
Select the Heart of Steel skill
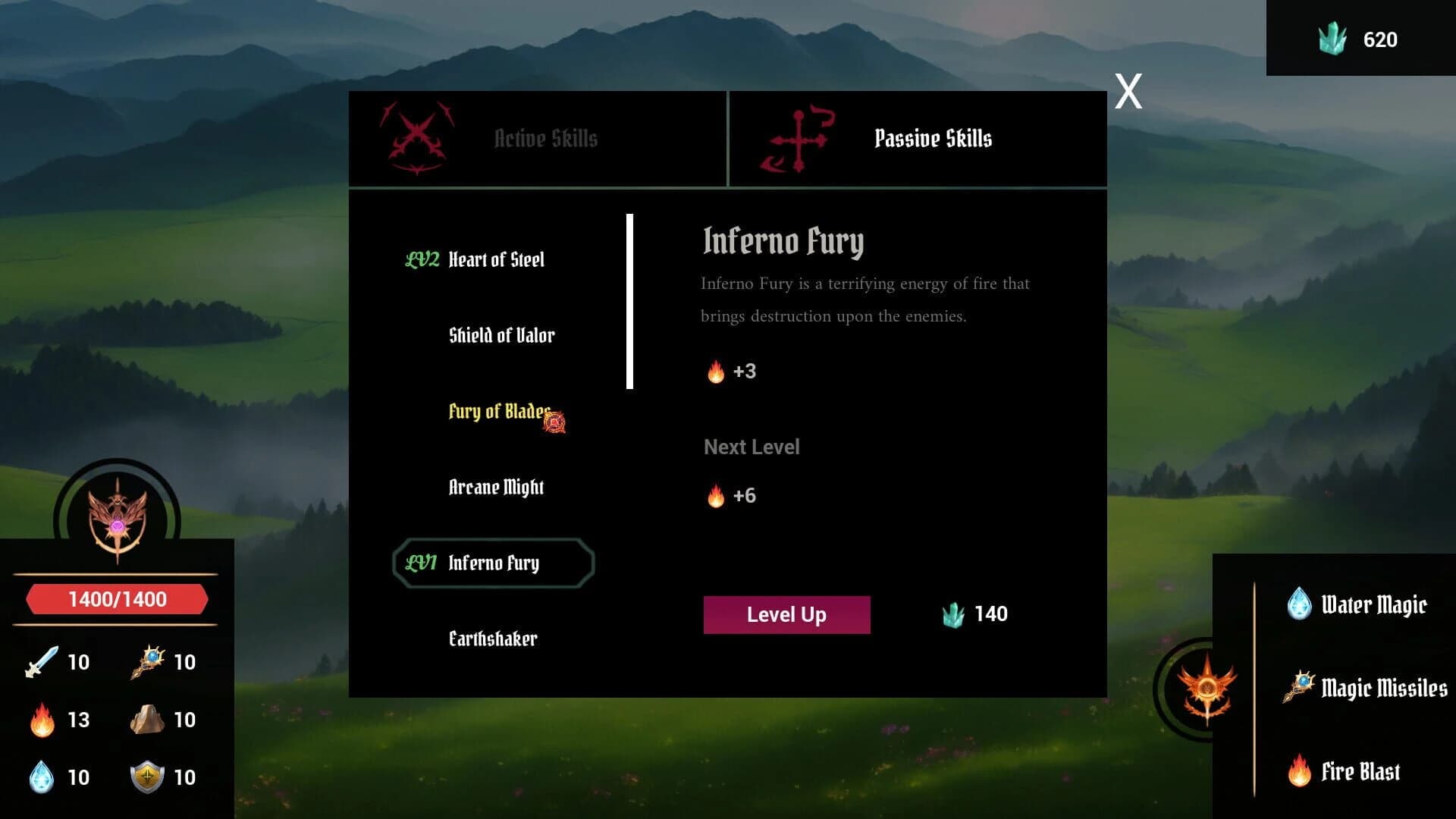pyautogui.click(x=495, y=259)
